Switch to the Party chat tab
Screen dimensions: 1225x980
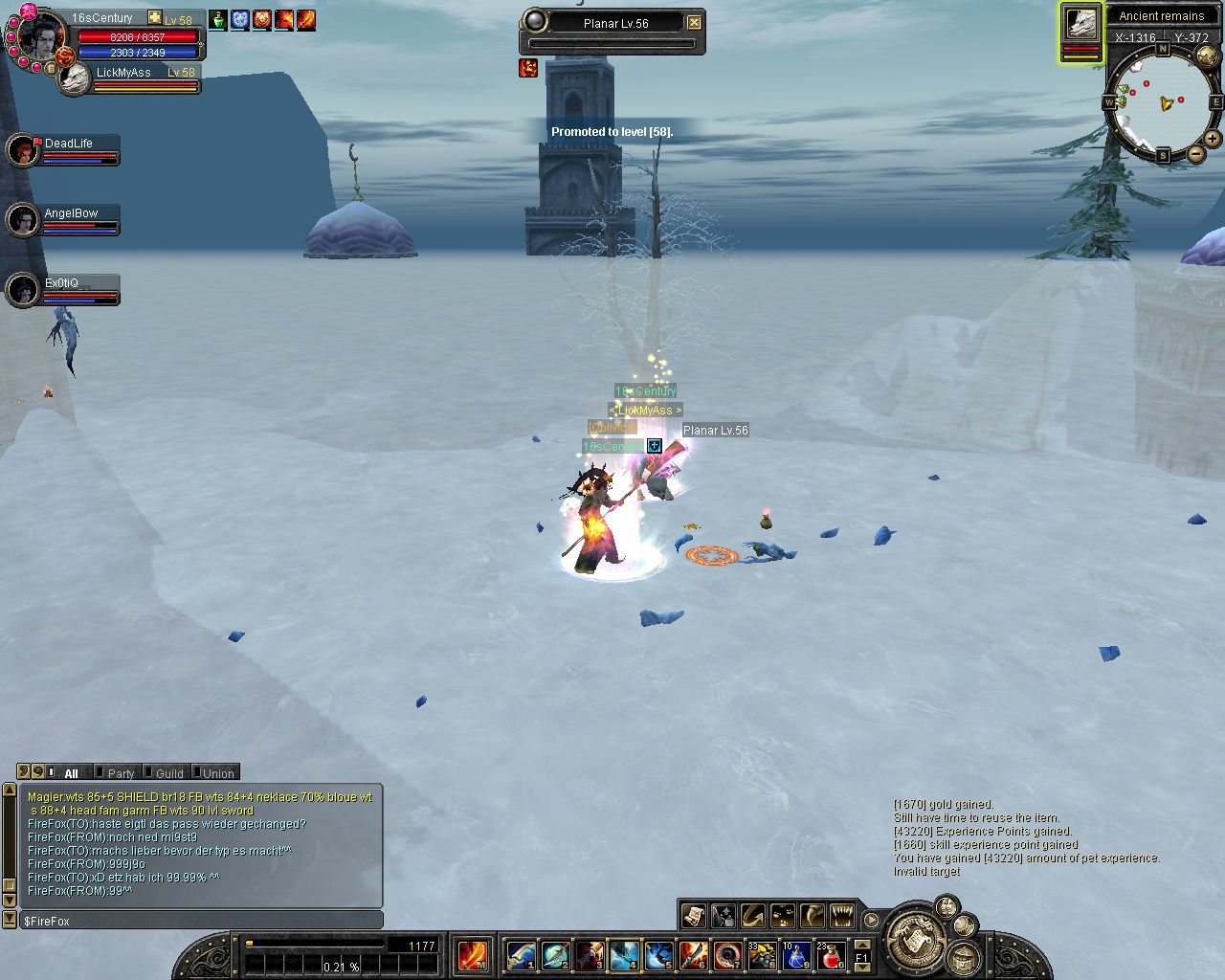(x=121, y=773)
